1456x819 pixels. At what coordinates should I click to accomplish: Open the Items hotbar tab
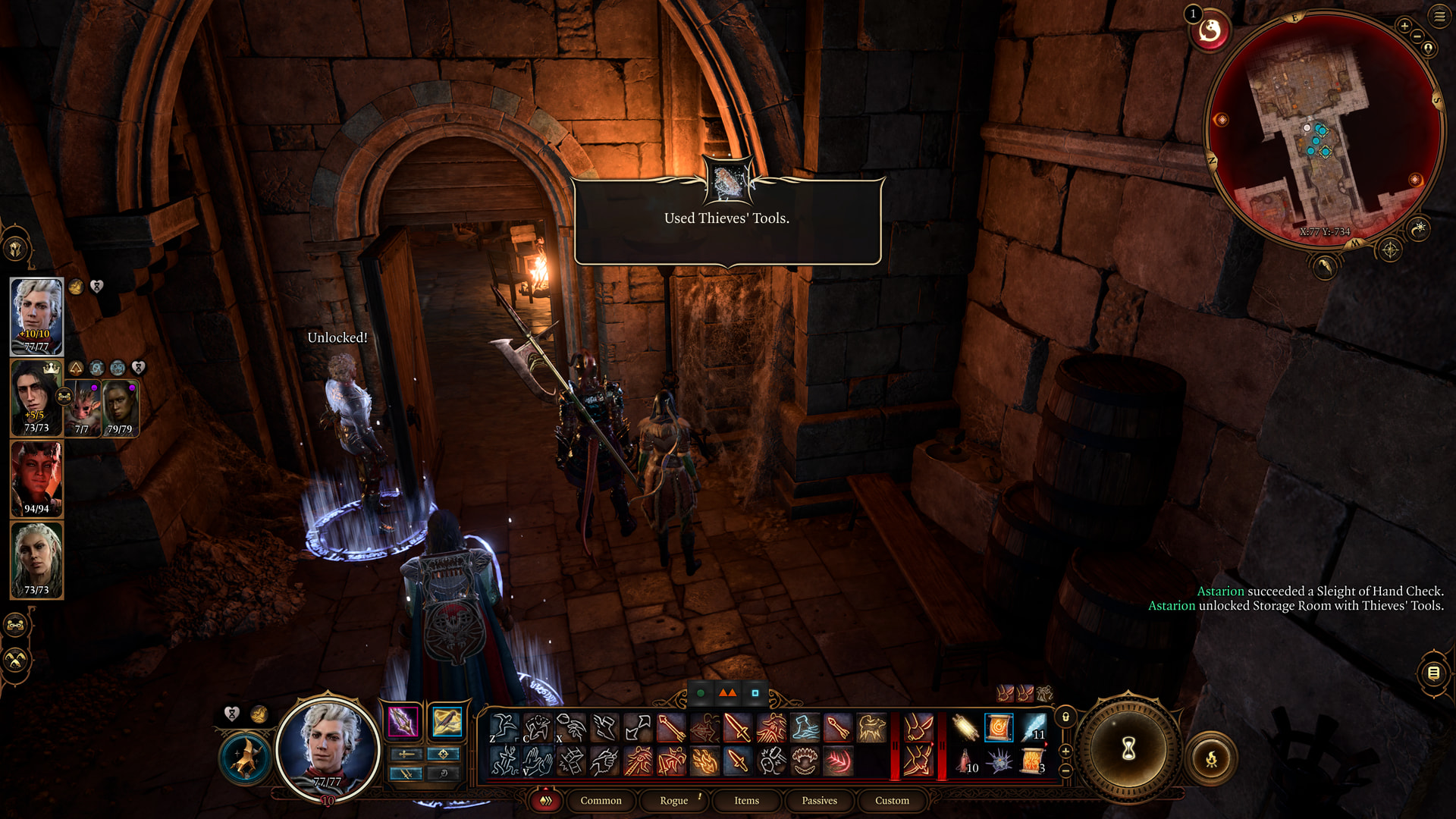(x=746, y=801)
